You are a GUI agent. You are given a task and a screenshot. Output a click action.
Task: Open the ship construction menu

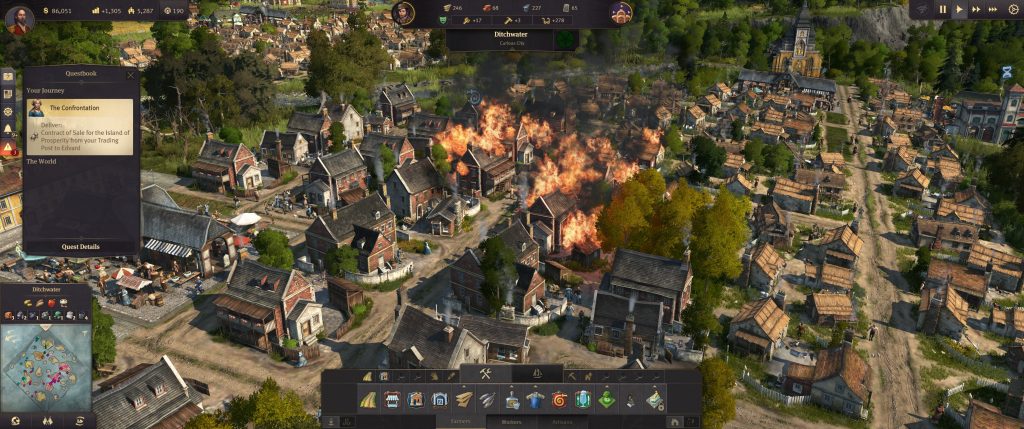tap(535, 375)
